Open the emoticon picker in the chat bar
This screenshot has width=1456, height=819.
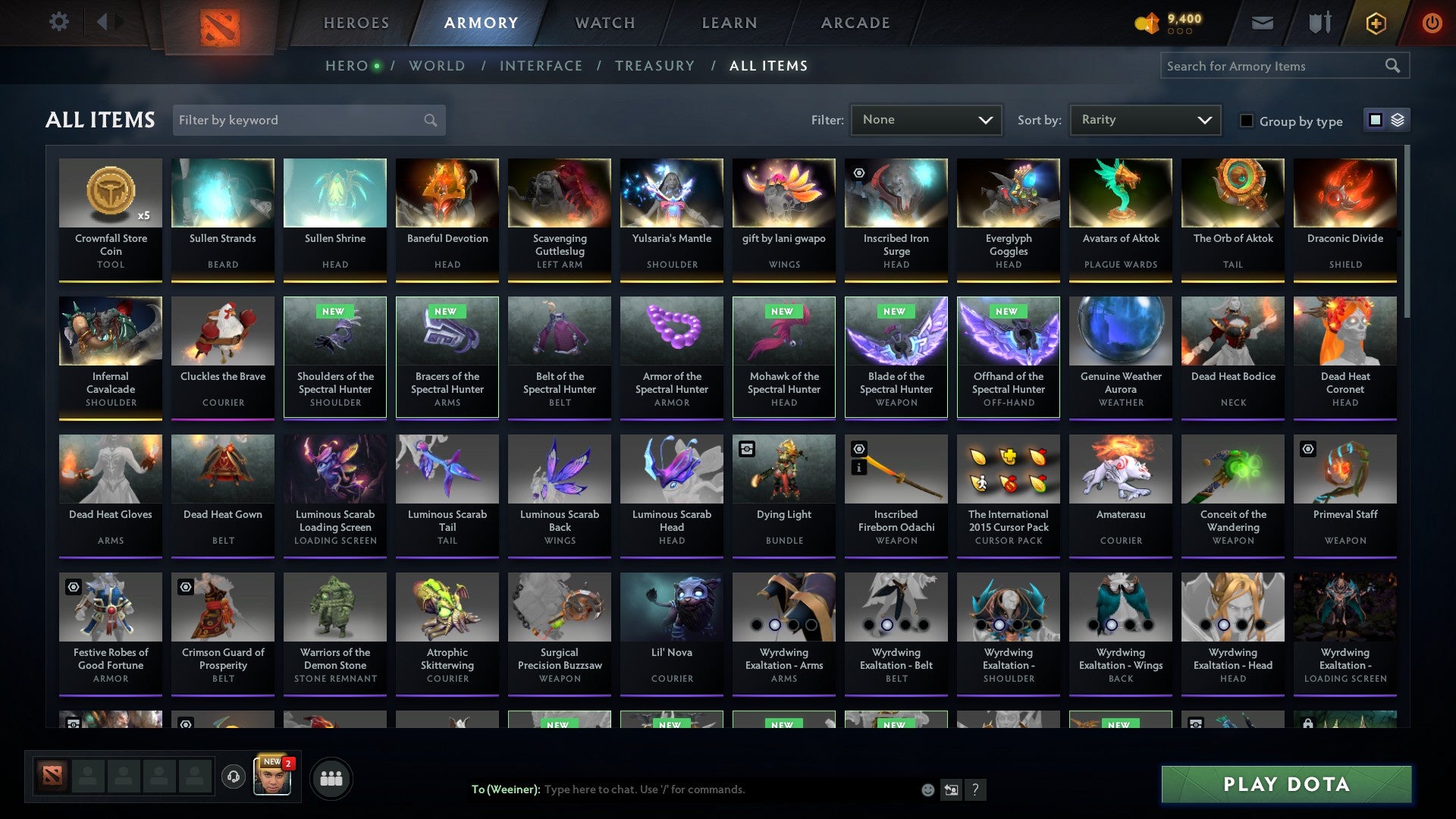[x=927, y=789]
